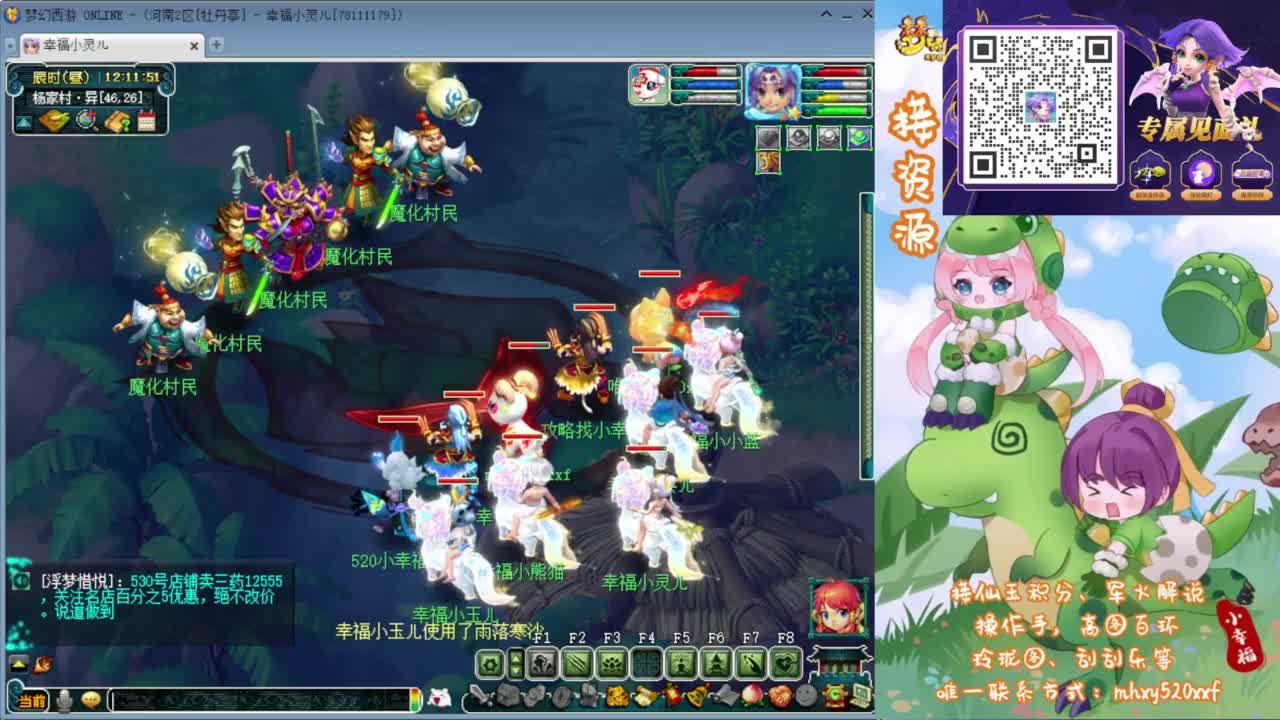Screen dimensions: 1280x720
Task: Open the world map icon
Action: tap(53, 119)
